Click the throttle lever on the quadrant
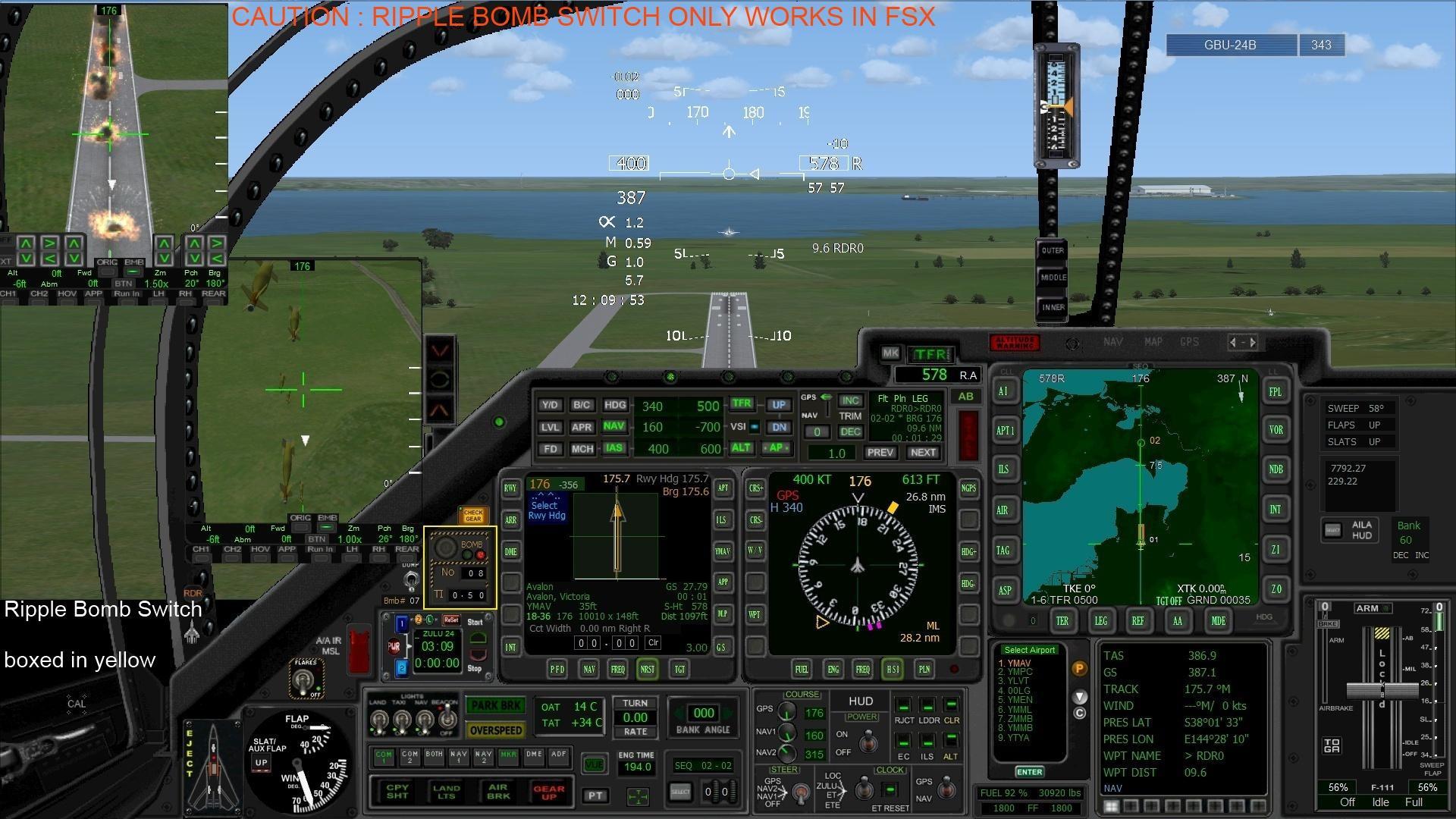Viewport: 1456px width, 819px height. tap(1384, 690)
